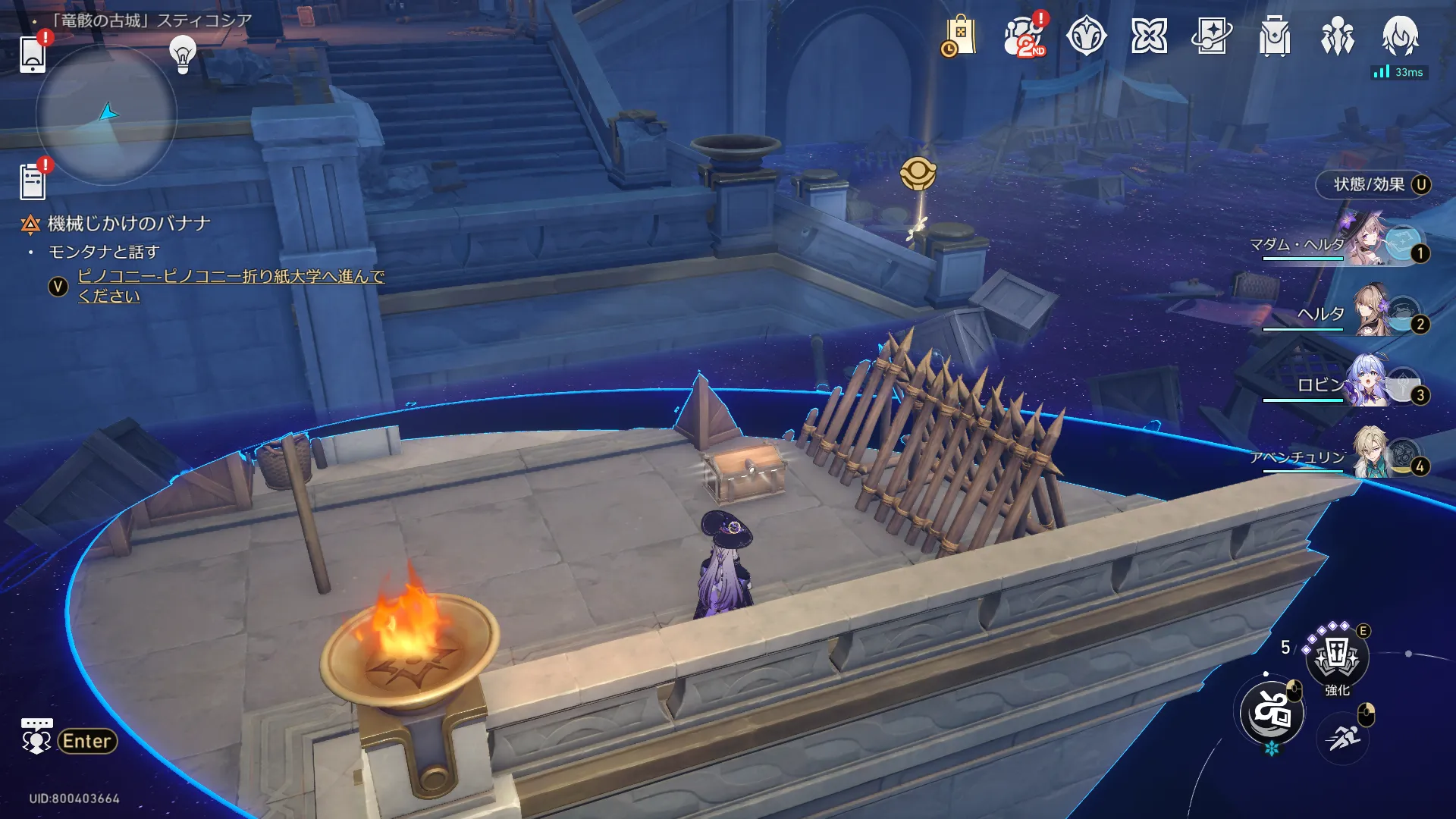Click the circular minimap
Screen dimensions: 1456x819
pyautogui.click(x=106, y=115)
